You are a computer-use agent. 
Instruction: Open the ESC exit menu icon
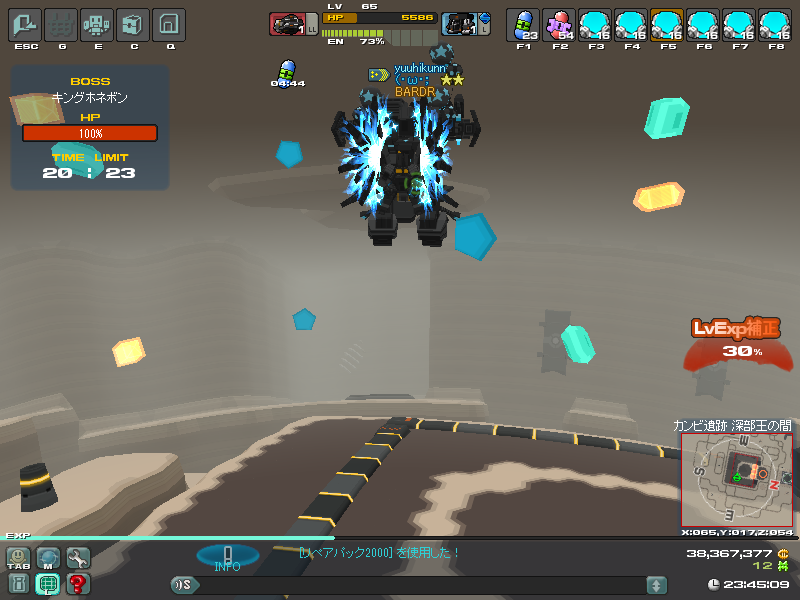pyautogui.click(x=25, y=23)
